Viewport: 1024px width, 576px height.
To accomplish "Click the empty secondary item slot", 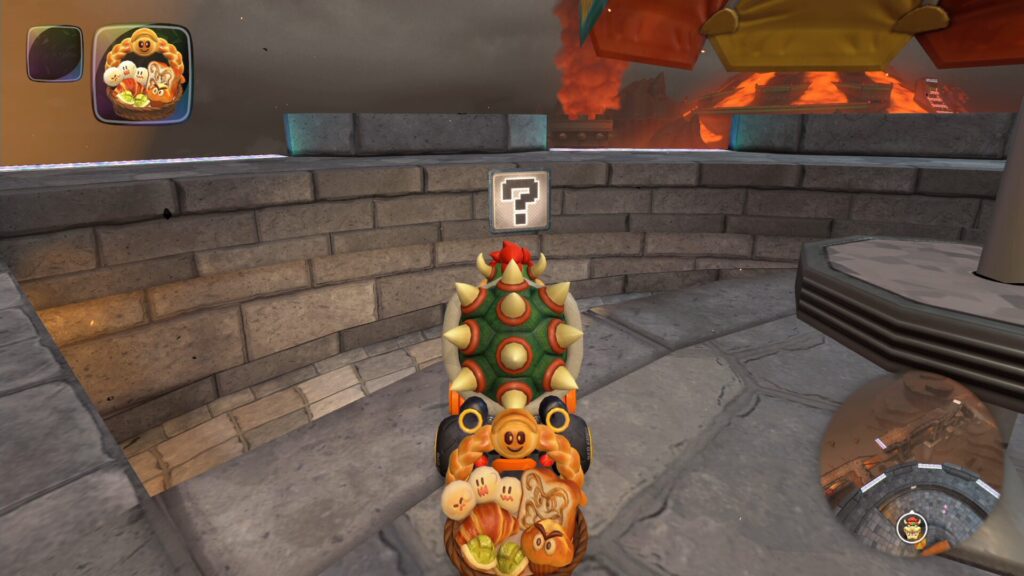I will point(54,53).
